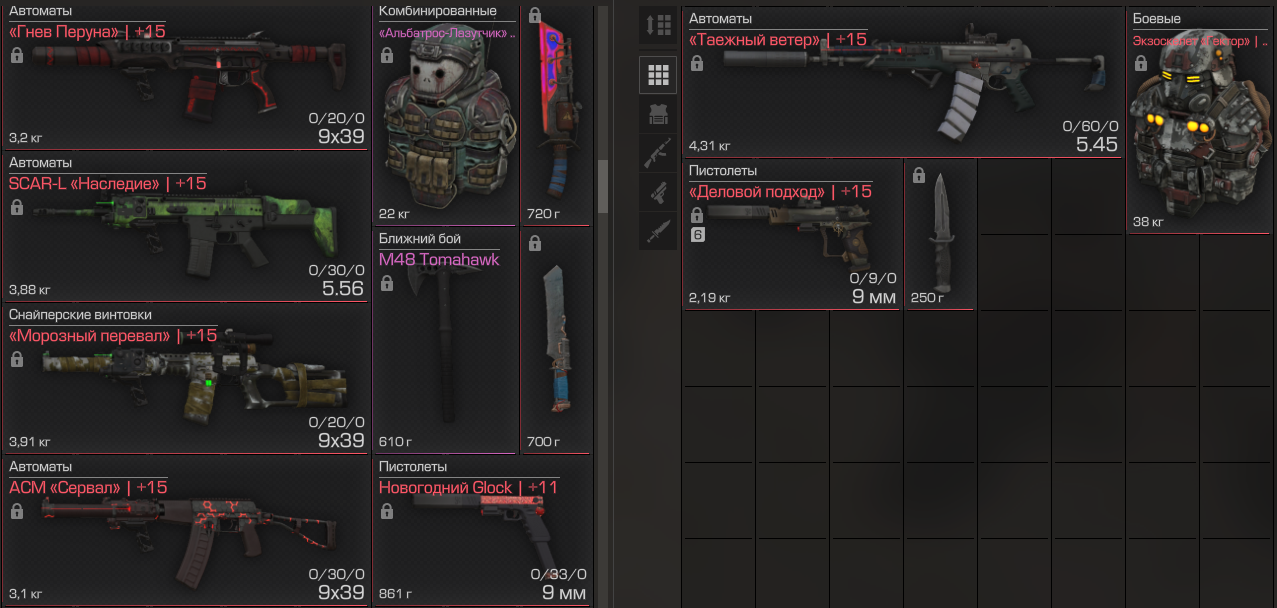Click the left inventory scrollbar handle
This screenshot has width=1277, height=608.
tap(603, 187)
